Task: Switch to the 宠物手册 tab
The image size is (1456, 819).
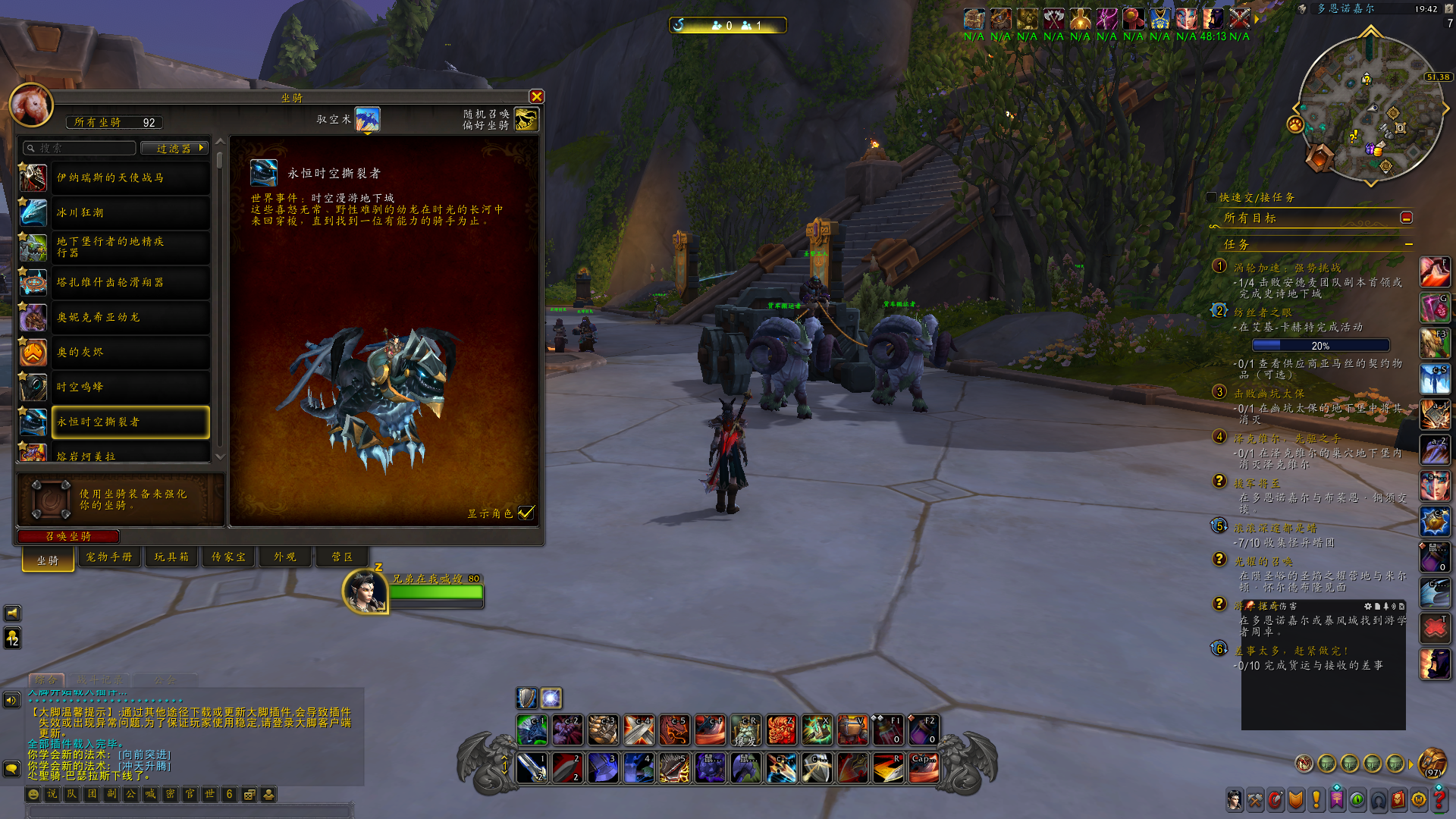Action: (x=108, y=557)
